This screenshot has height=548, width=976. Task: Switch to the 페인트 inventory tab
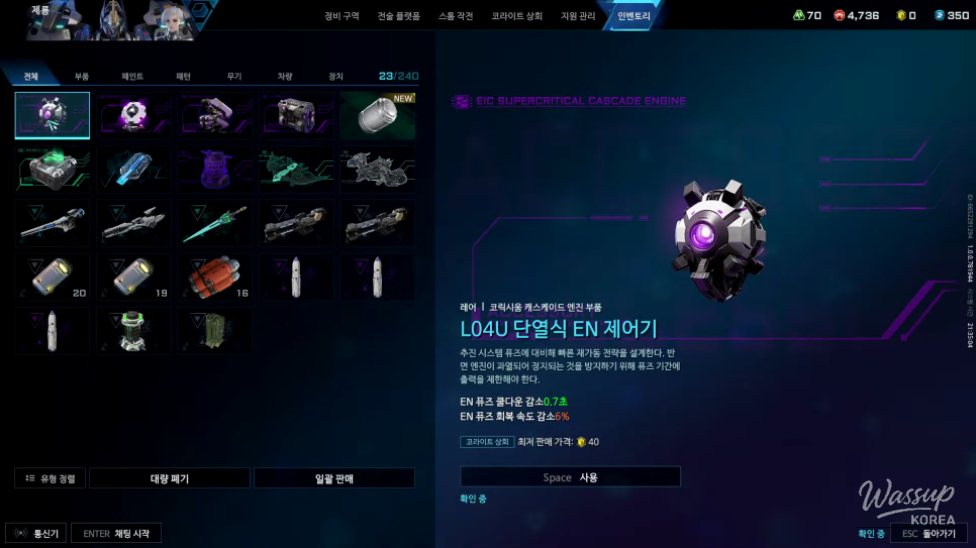132,76
